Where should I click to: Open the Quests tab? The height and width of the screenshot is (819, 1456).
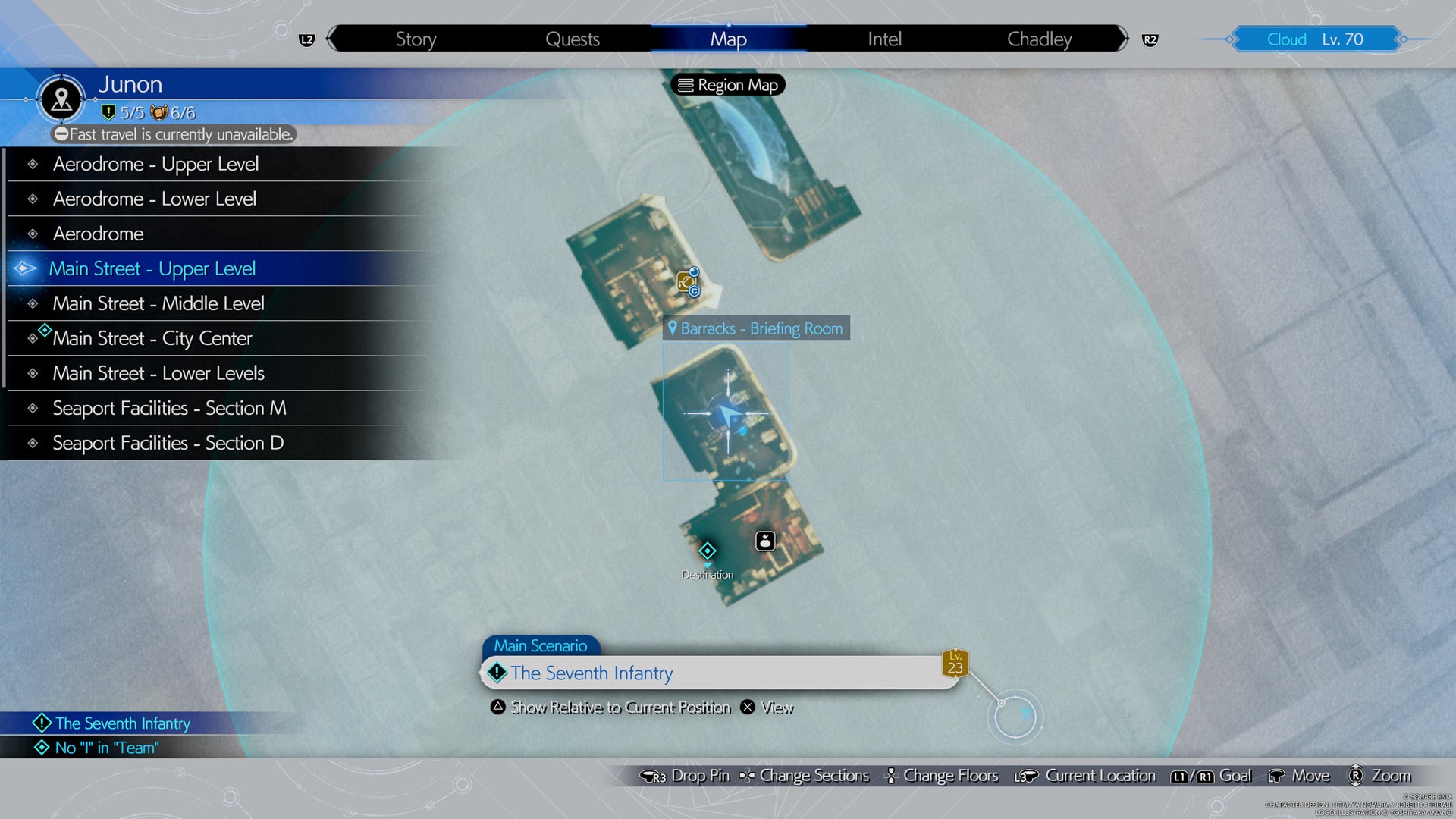point(573,39)
